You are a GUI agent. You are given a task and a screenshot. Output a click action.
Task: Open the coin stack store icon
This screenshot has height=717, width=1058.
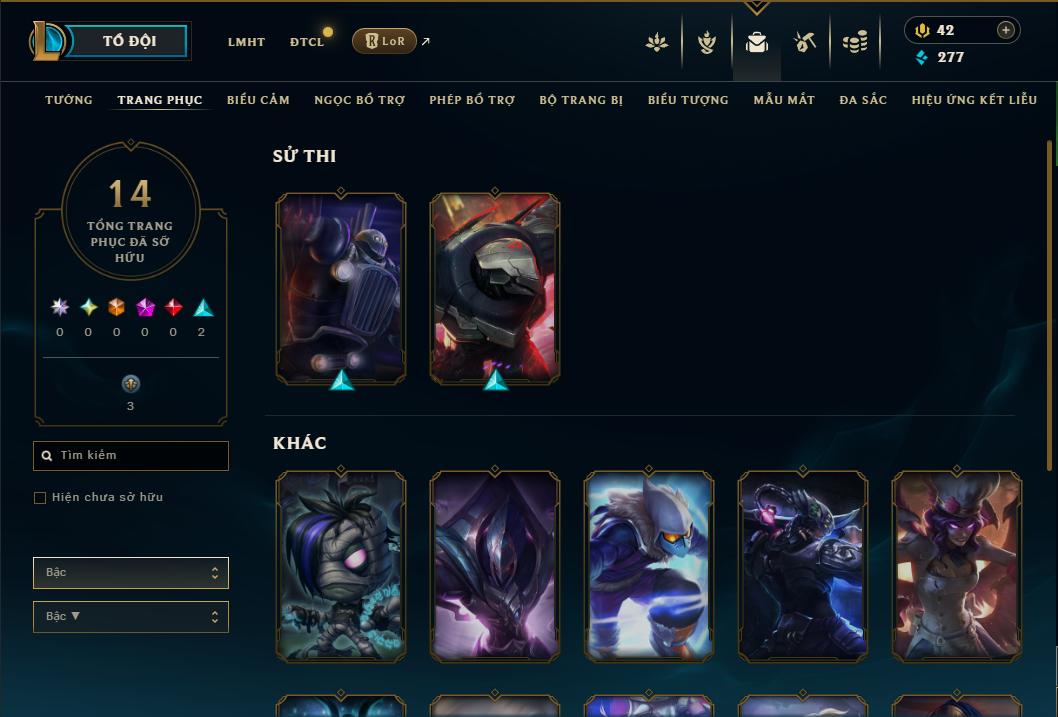pyautogui.click(x=854, y=42)
